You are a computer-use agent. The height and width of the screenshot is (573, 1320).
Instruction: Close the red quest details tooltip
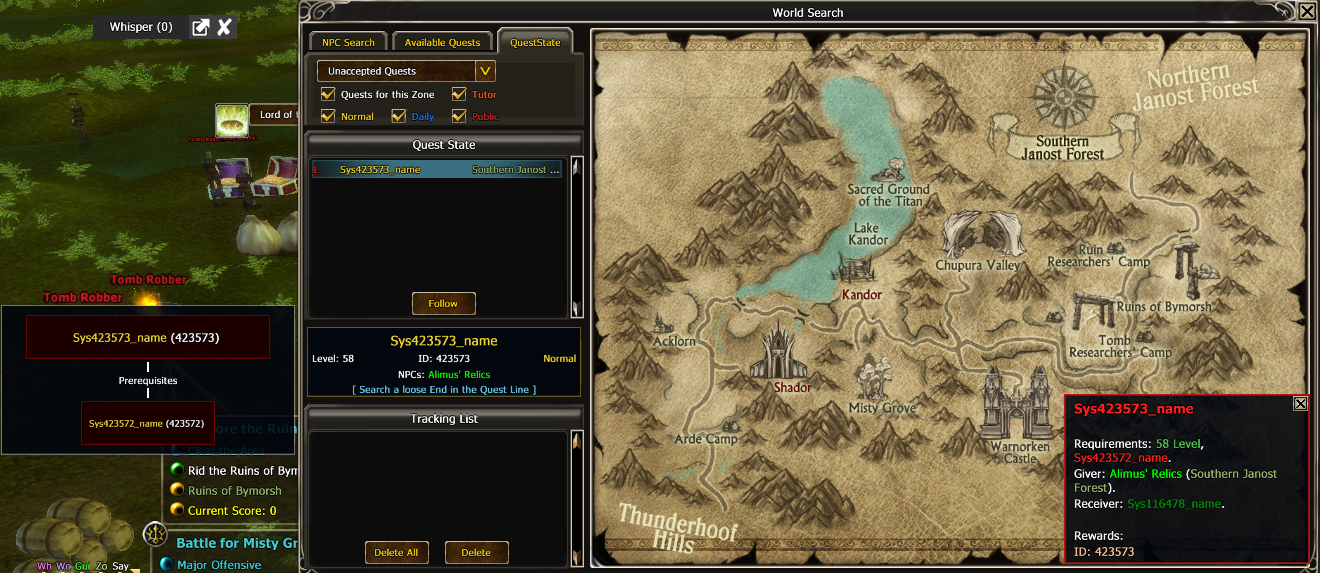(1300, 404)
